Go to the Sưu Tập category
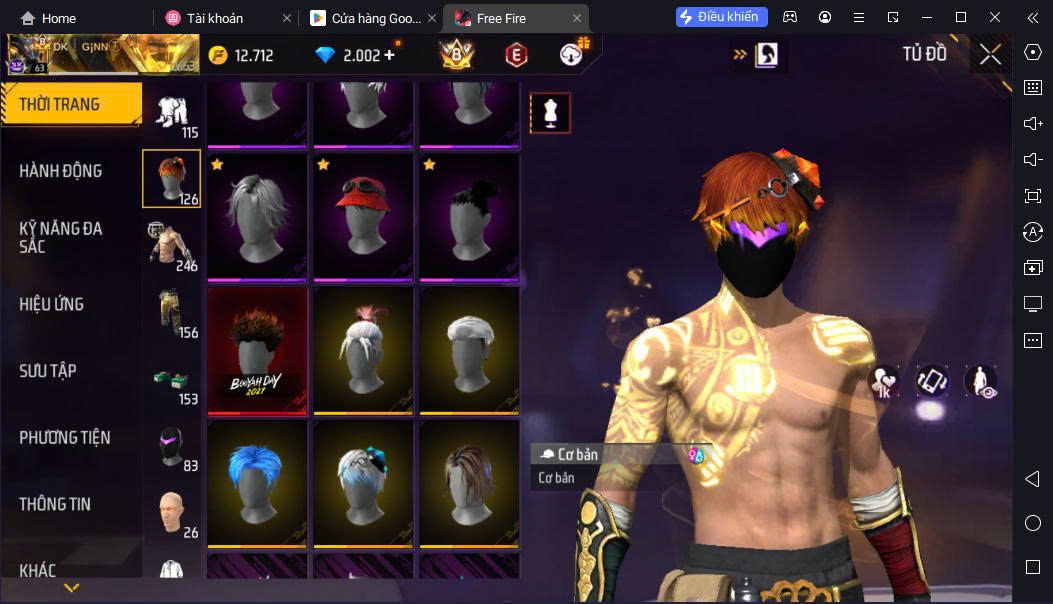This screenshot has width=1053, height=604. coord(48,371)
